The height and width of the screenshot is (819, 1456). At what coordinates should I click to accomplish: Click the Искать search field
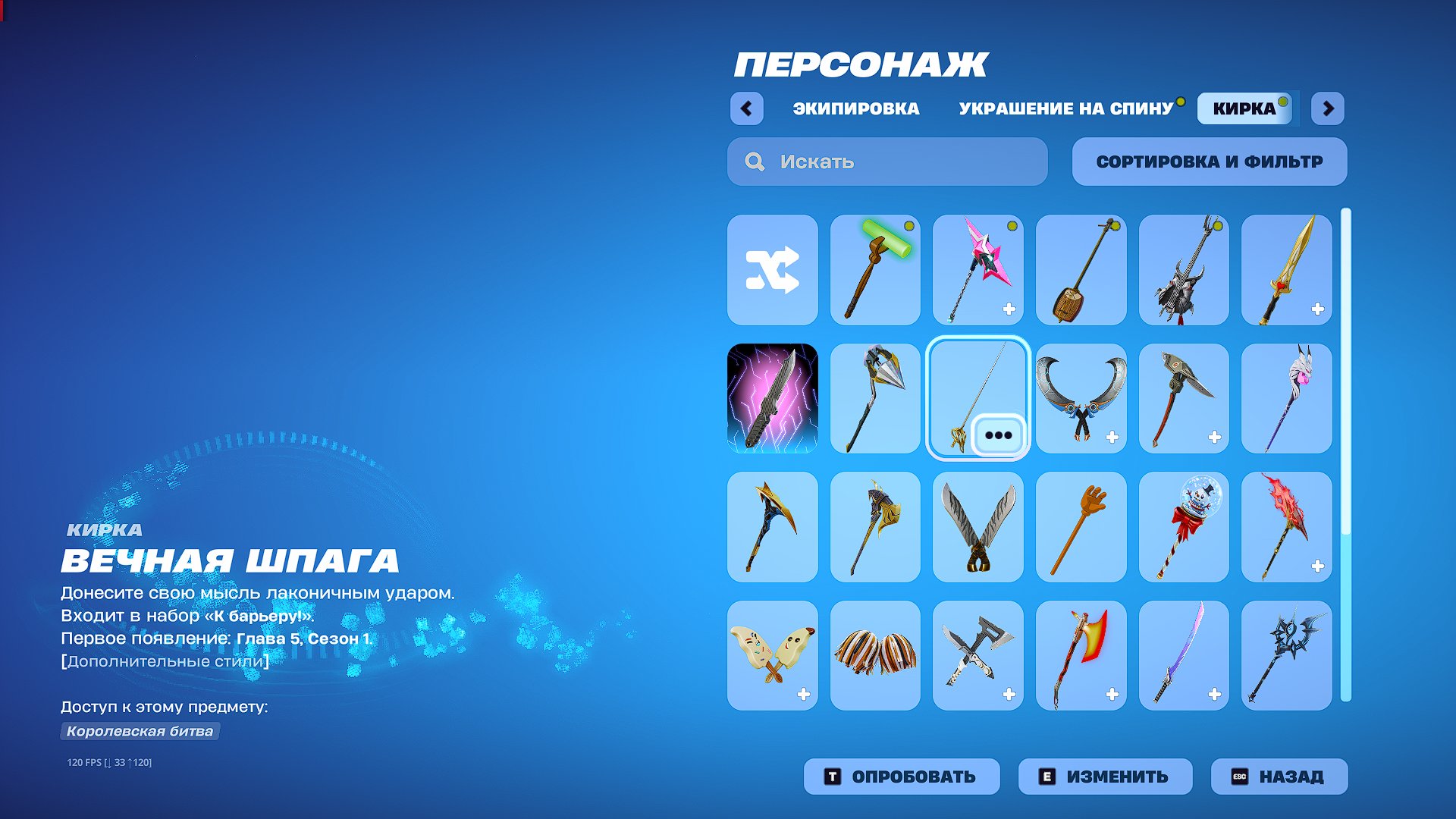(886, 162)
